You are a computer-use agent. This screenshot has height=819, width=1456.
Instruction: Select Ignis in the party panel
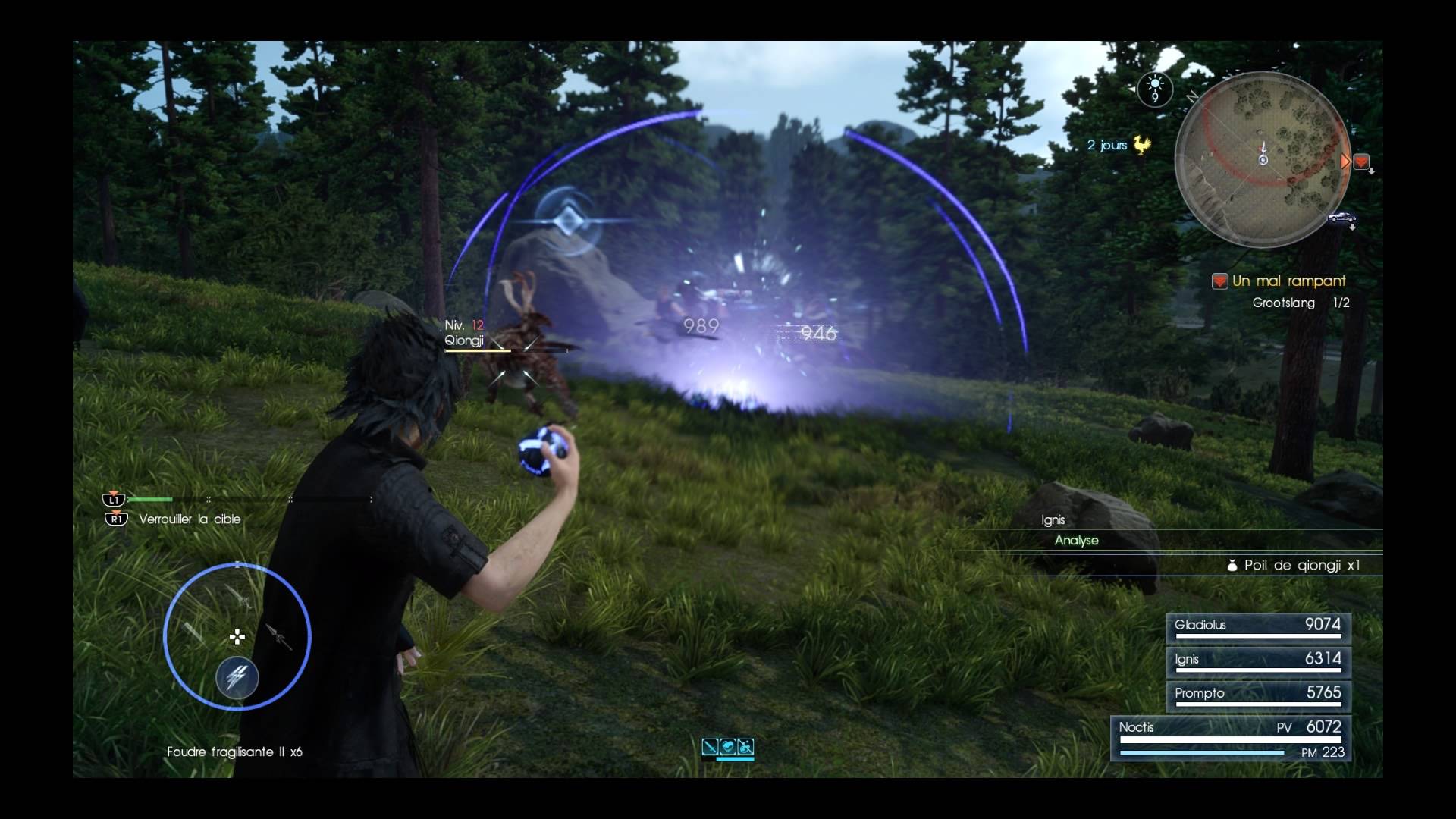point(1258,661)
